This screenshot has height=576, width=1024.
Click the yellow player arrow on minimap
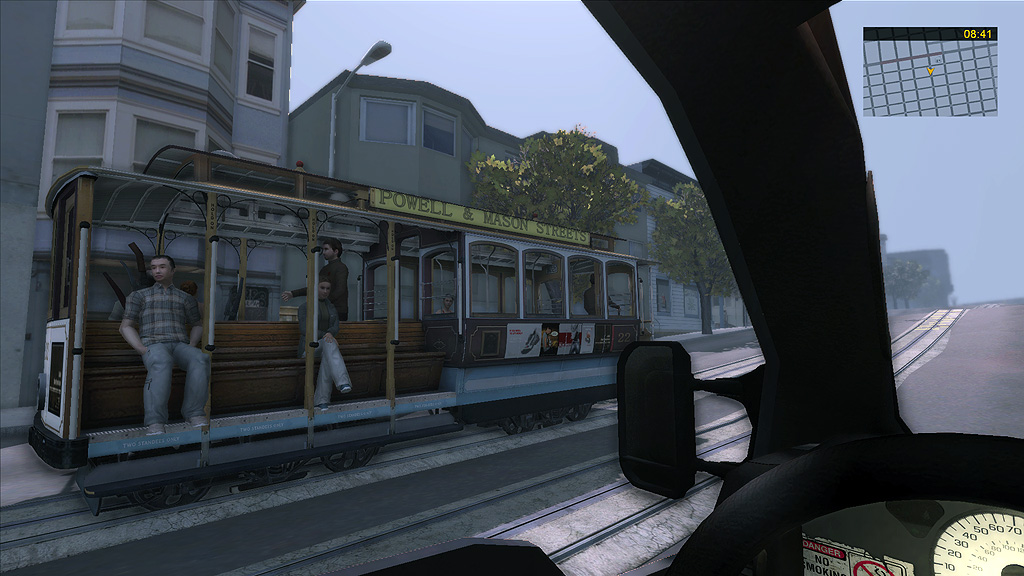click(x=930, y=71)
